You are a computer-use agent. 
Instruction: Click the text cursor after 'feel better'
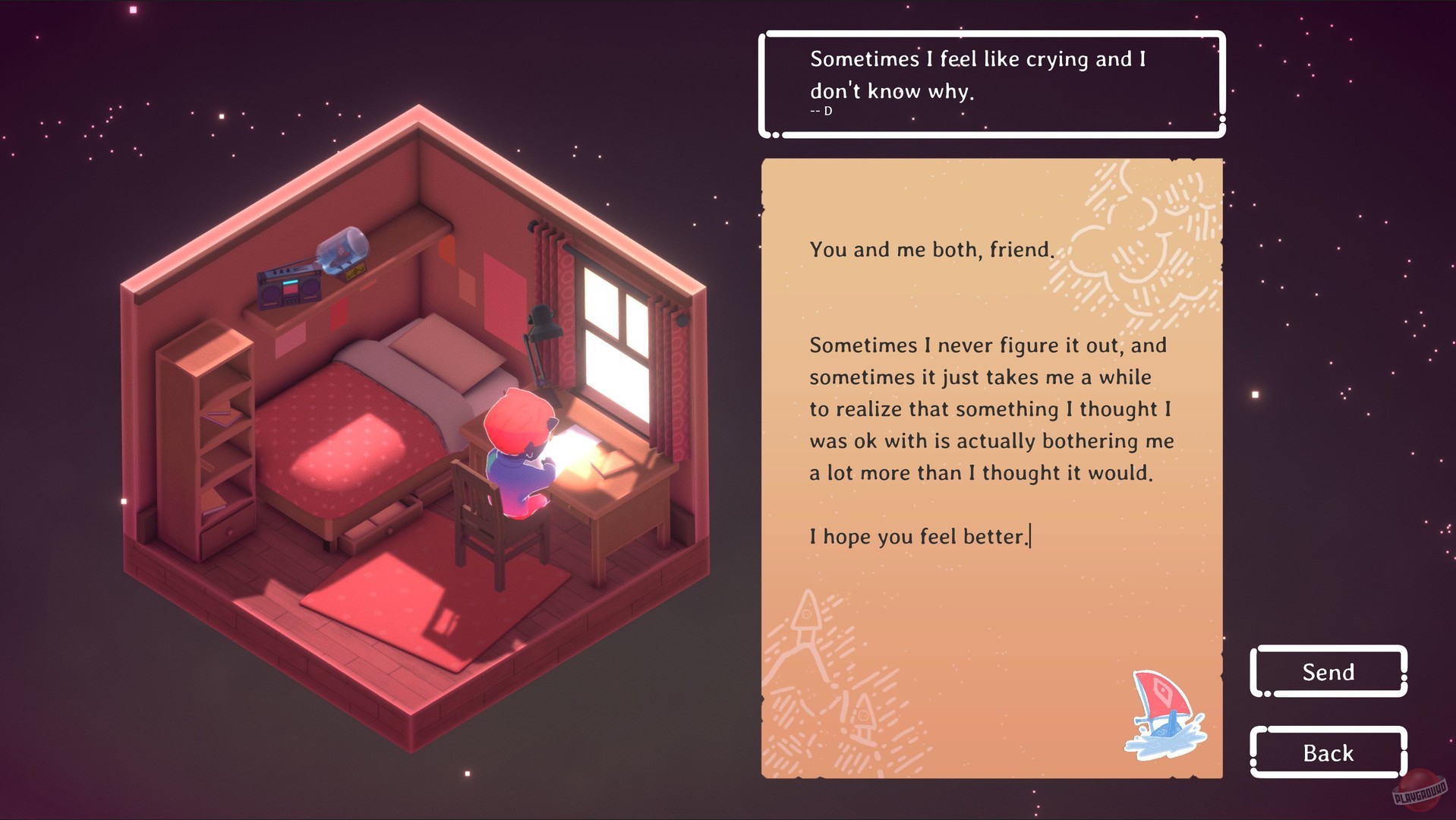point(1029,536)
